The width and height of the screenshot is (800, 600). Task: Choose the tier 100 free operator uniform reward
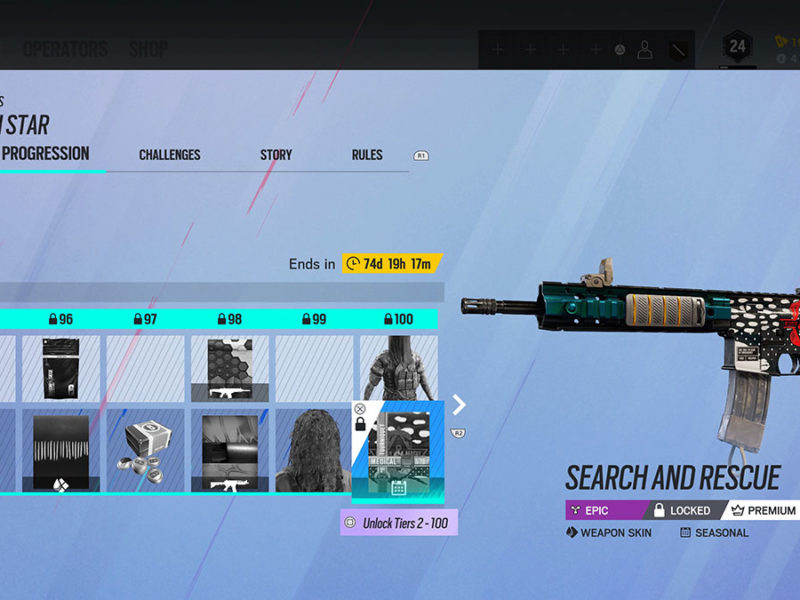(398, 367)
